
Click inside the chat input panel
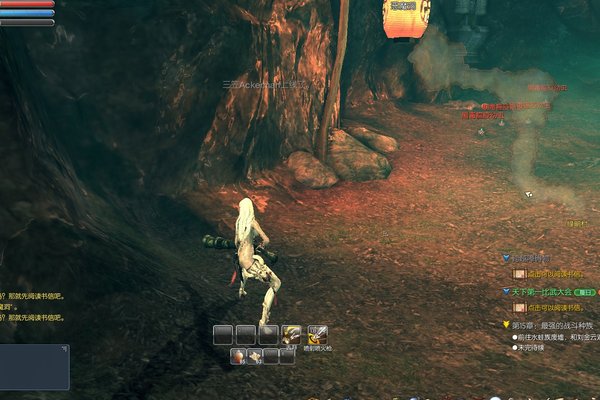pyautogui.click(x=35, y=368)
